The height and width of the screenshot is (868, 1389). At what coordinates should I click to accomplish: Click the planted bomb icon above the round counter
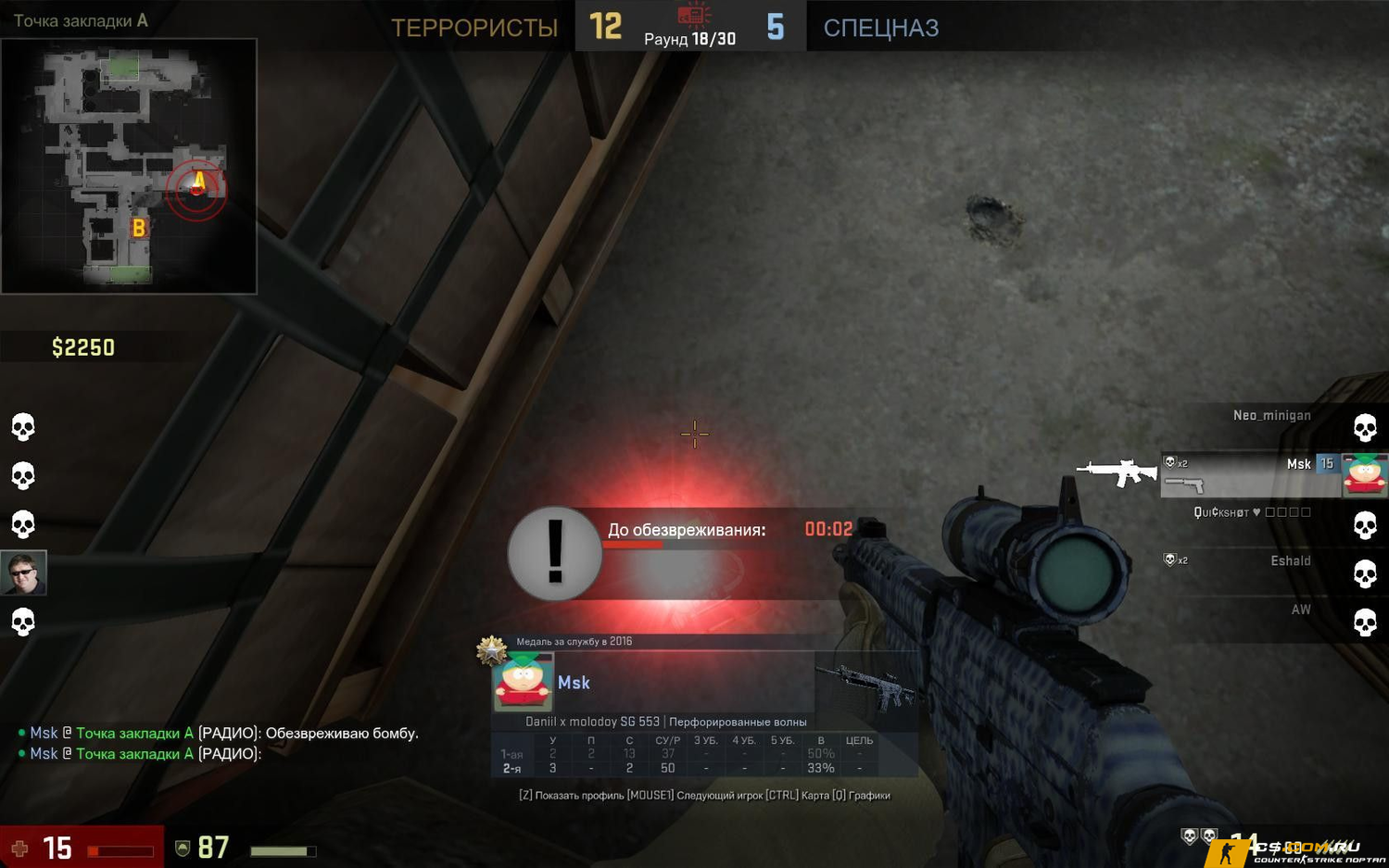coord(692,14)
